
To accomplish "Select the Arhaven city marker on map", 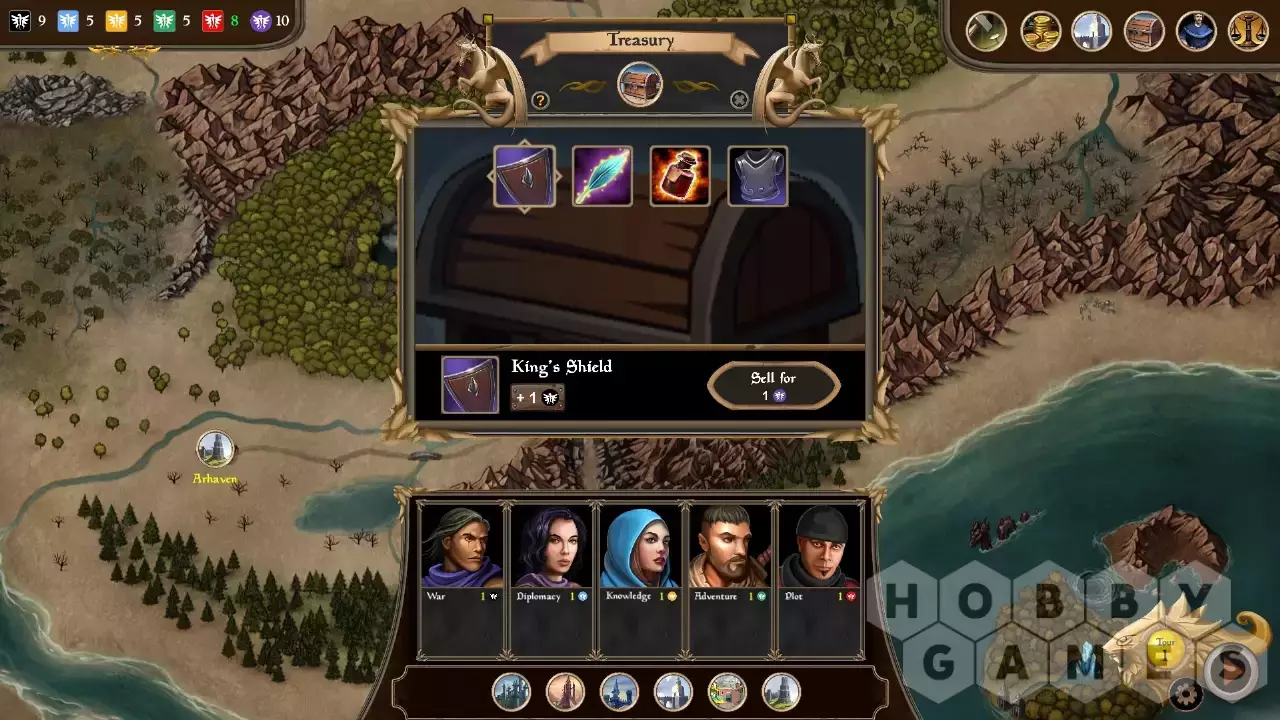I will [x=215, y=449].
